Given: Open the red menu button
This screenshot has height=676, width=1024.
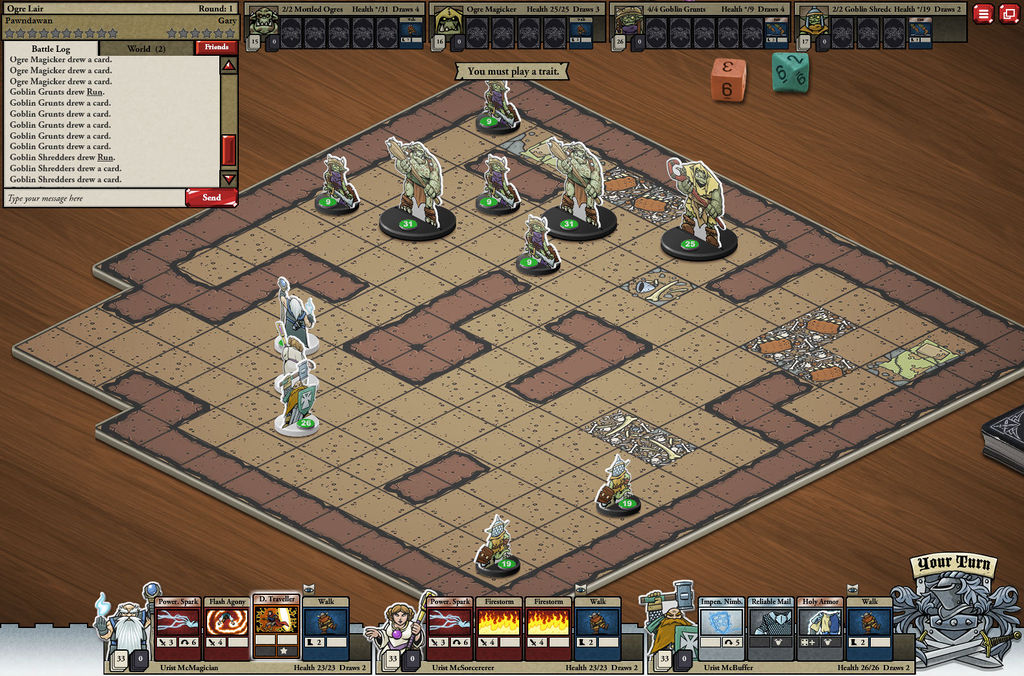Looking at the screenshot, I should tap(983, 14).
